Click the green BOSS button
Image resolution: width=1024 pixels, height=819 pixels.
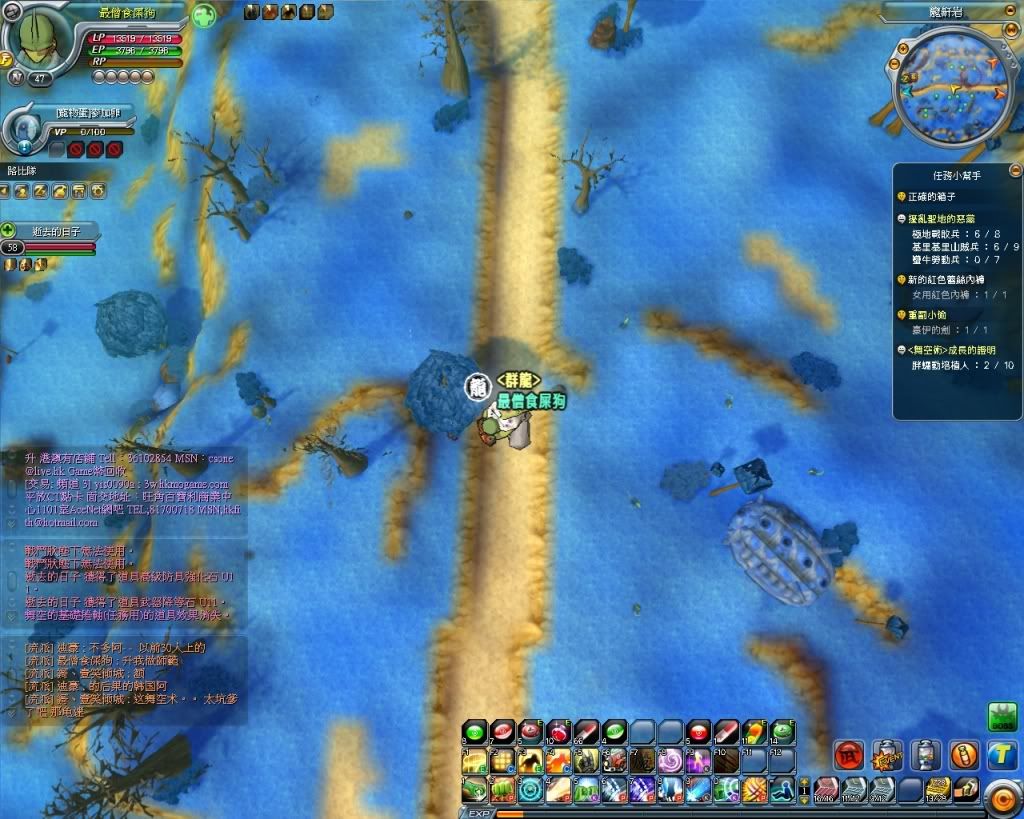click(1001, 716)
